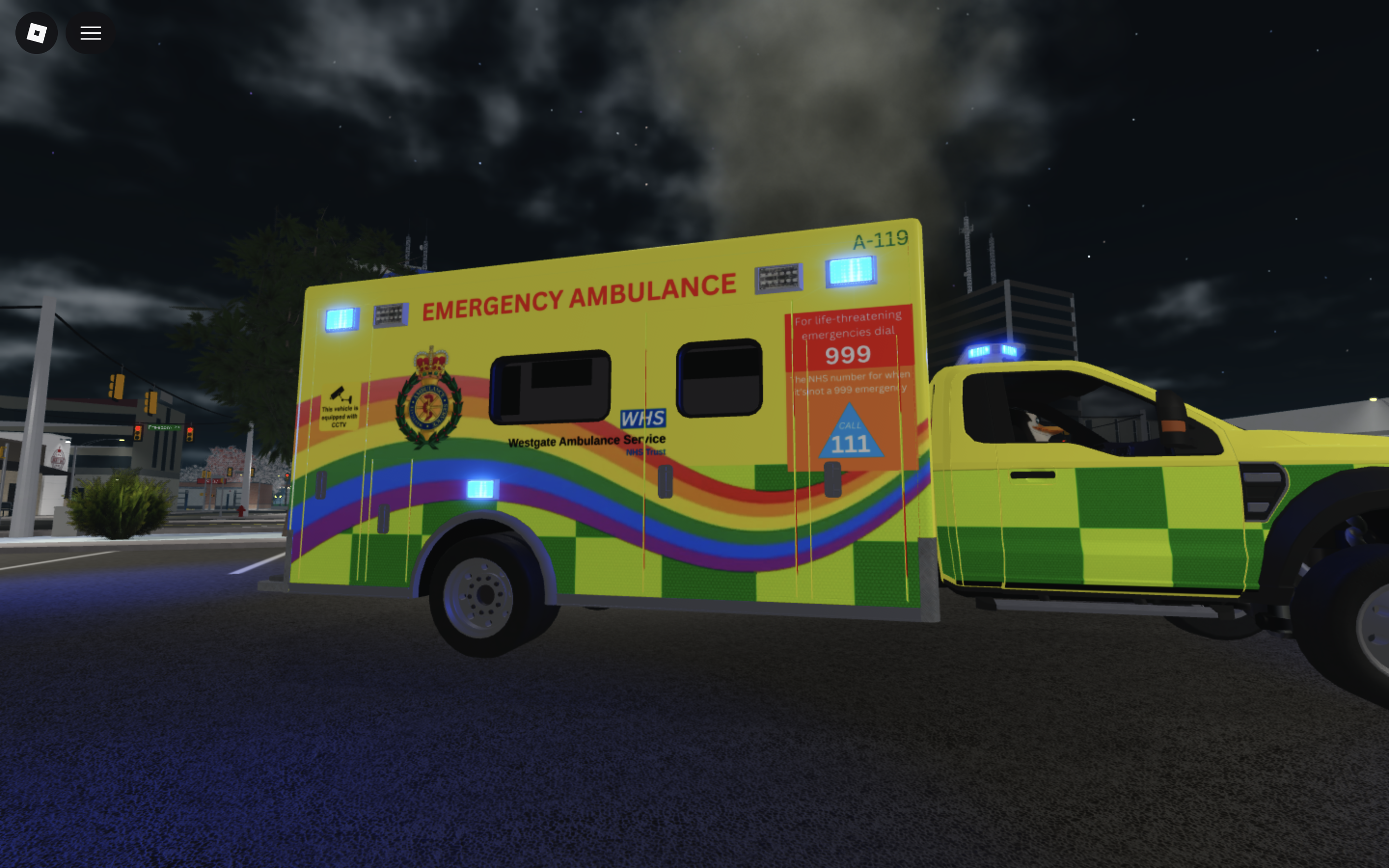Click the Roblox logo icon
This screenshot has height=868, width=1389.
click(x=36, y=33)
